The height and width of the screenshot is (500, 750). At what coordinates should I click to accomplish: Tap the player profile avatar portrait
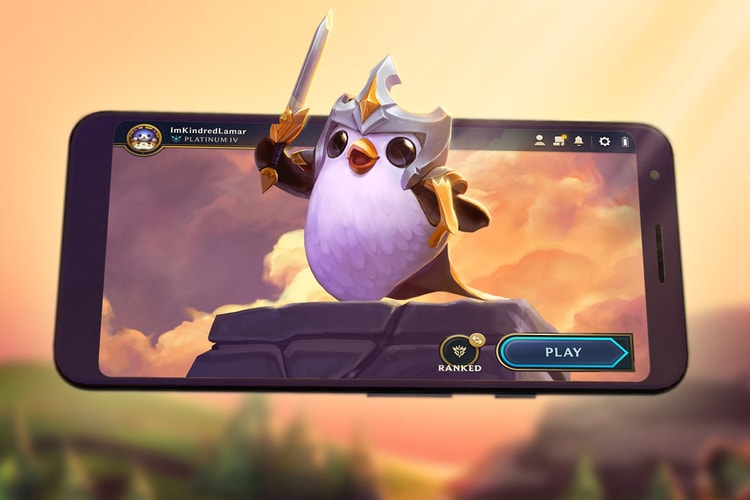click(x=144, y=139)
